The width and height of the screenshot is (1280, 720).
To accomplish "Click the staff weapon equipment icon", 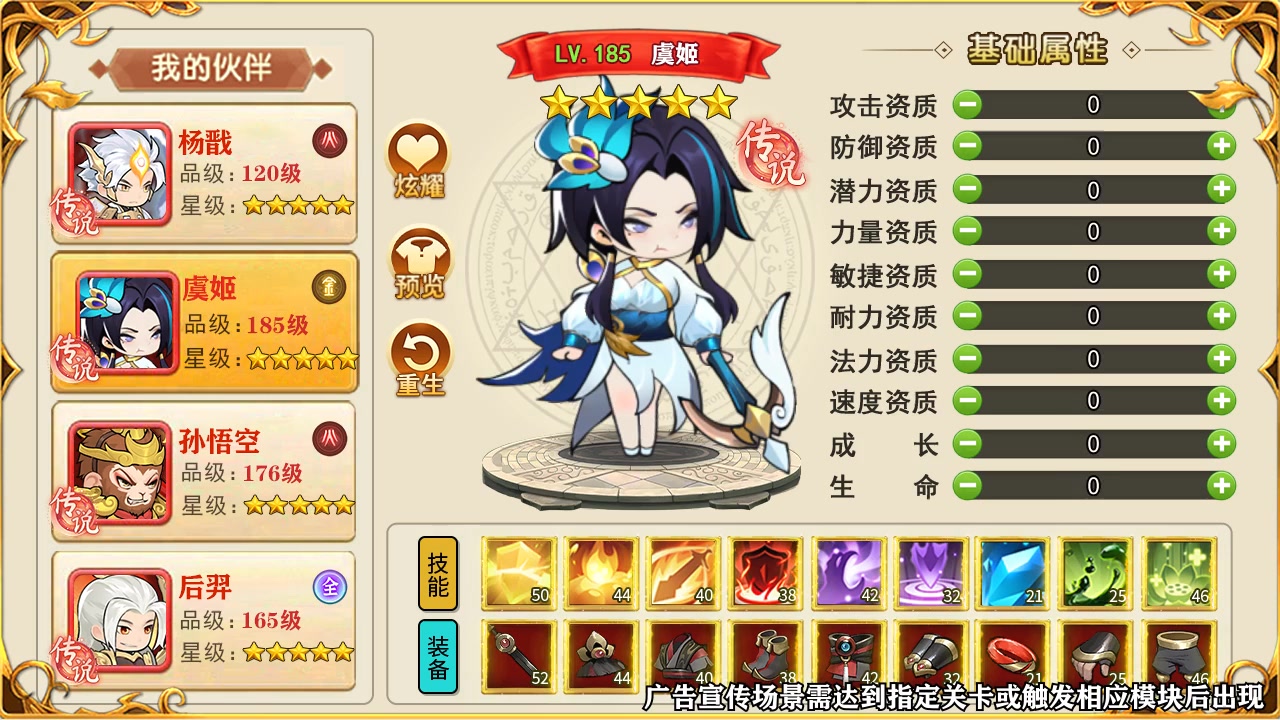I will coord(519,655).
